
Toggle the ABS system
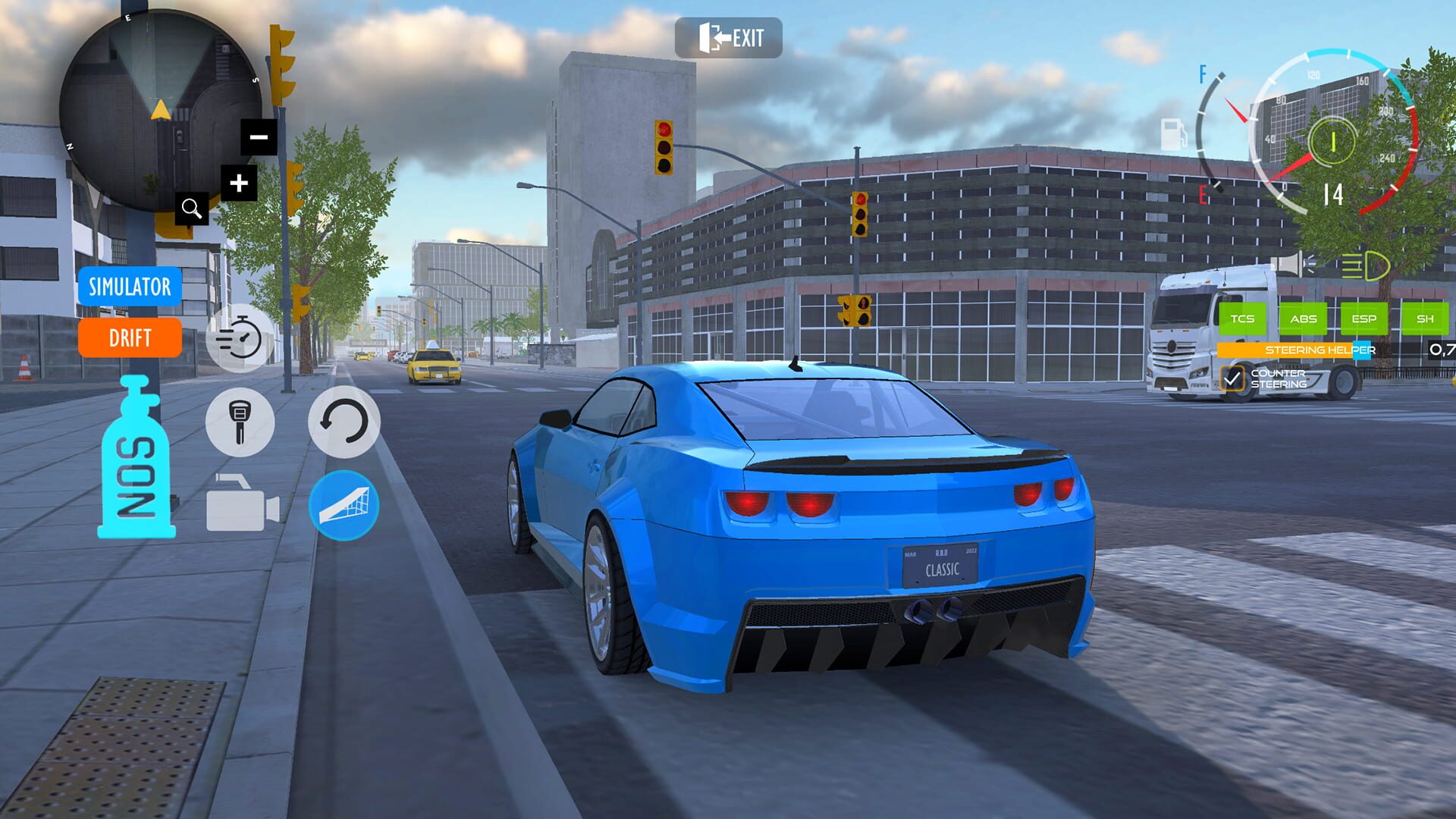coord(1304,319)
